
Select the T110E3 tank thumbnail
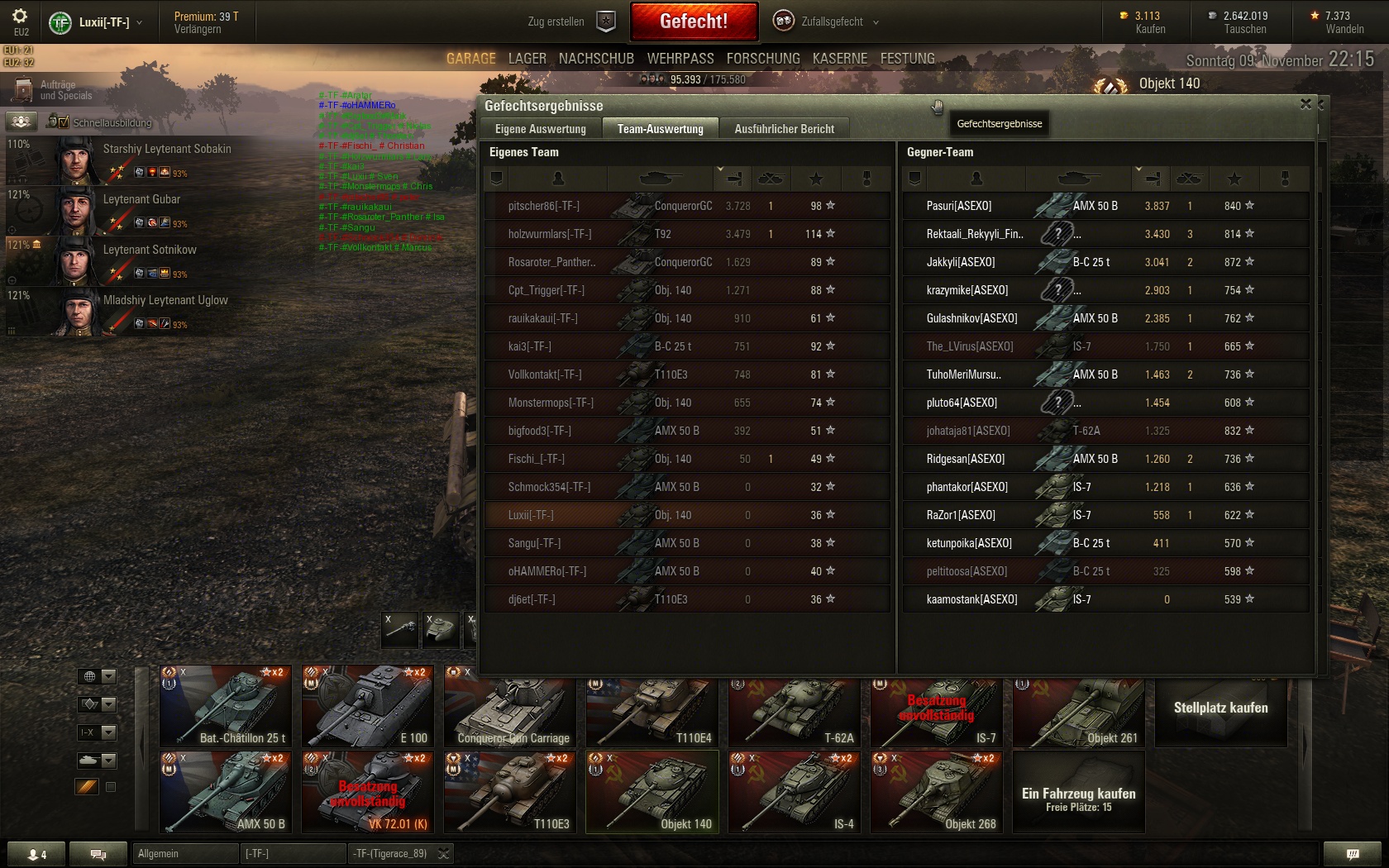pos(510,792)
